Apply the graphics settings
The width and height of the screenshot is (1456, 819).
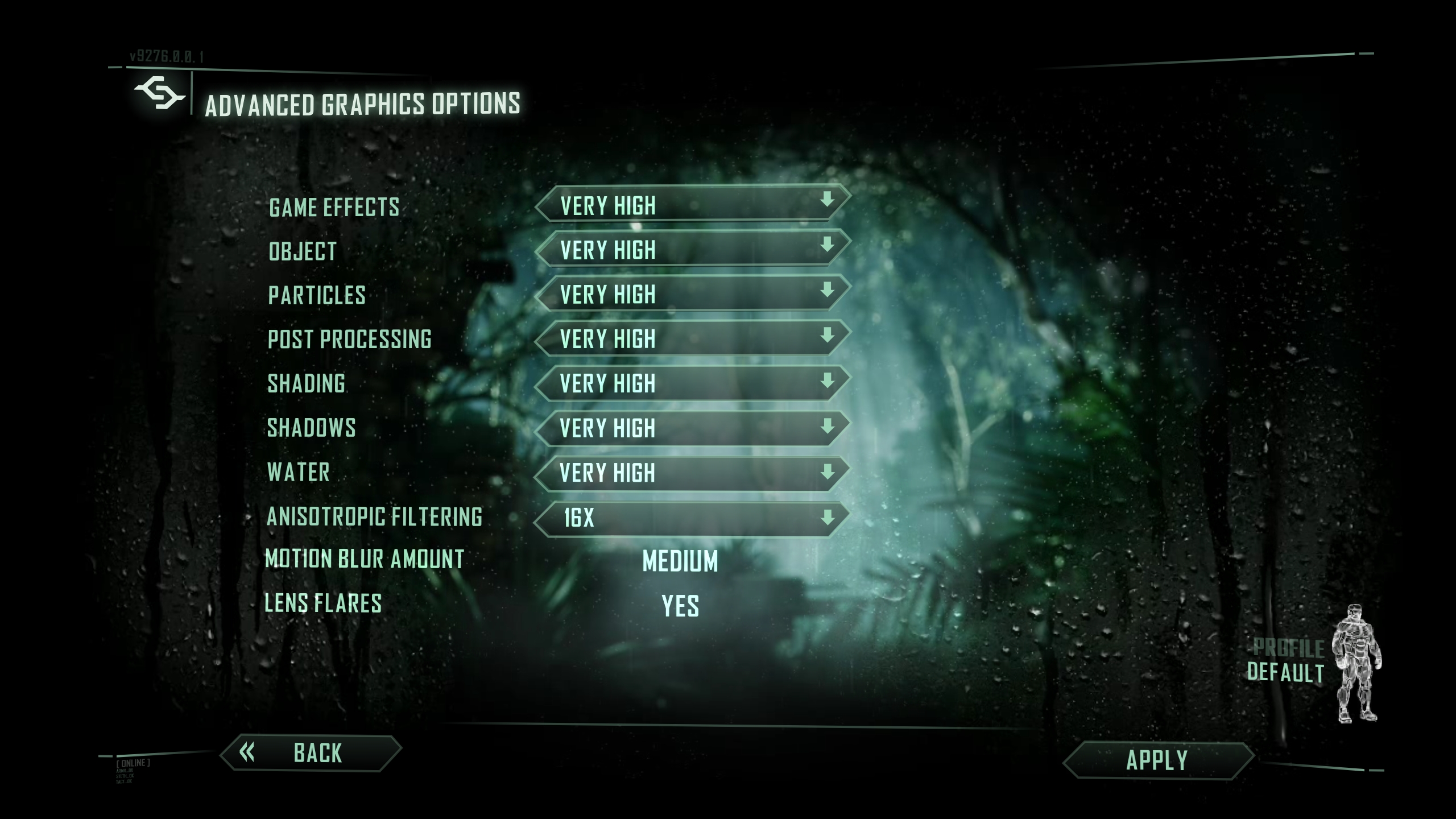(1157, 760)
